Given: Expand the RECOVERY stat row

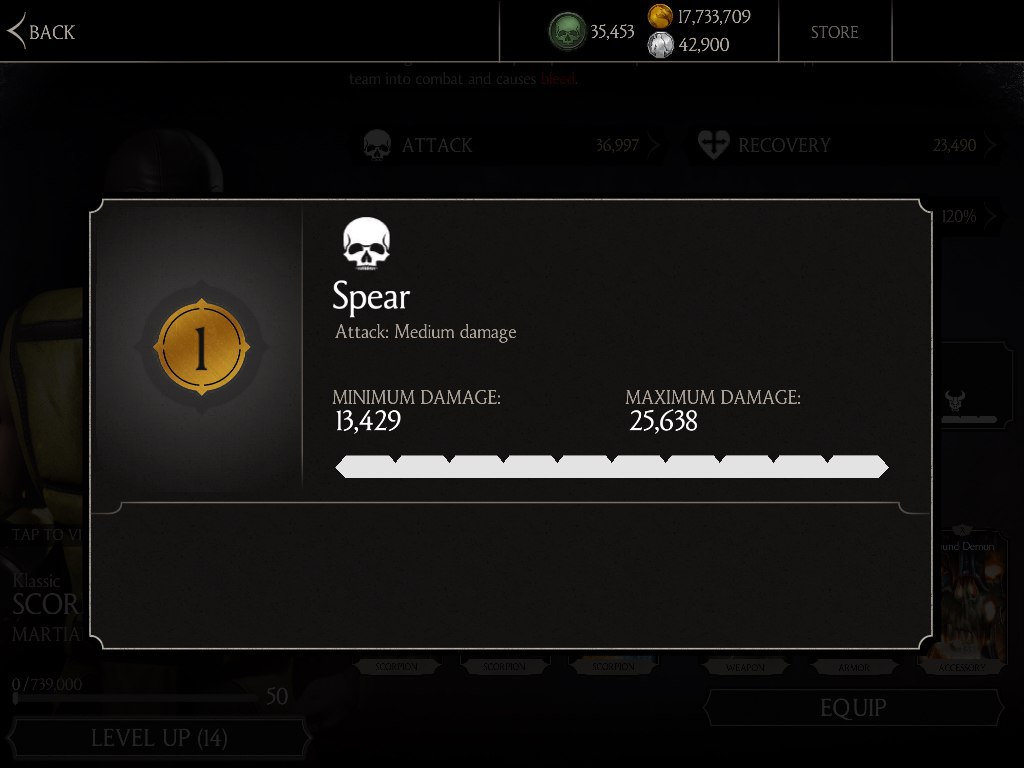Looking at the screenshot, I should tap(845, 145).
